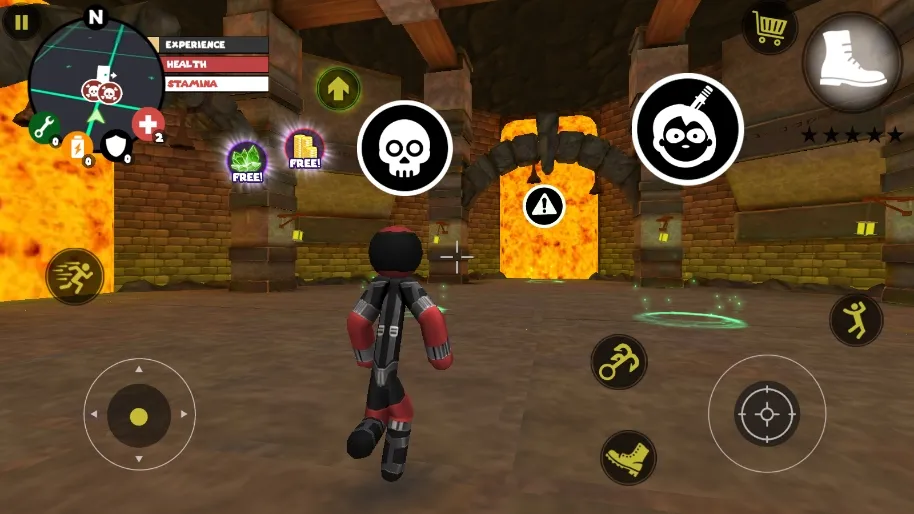Tap the warning triangle marker

click(544, 205)
